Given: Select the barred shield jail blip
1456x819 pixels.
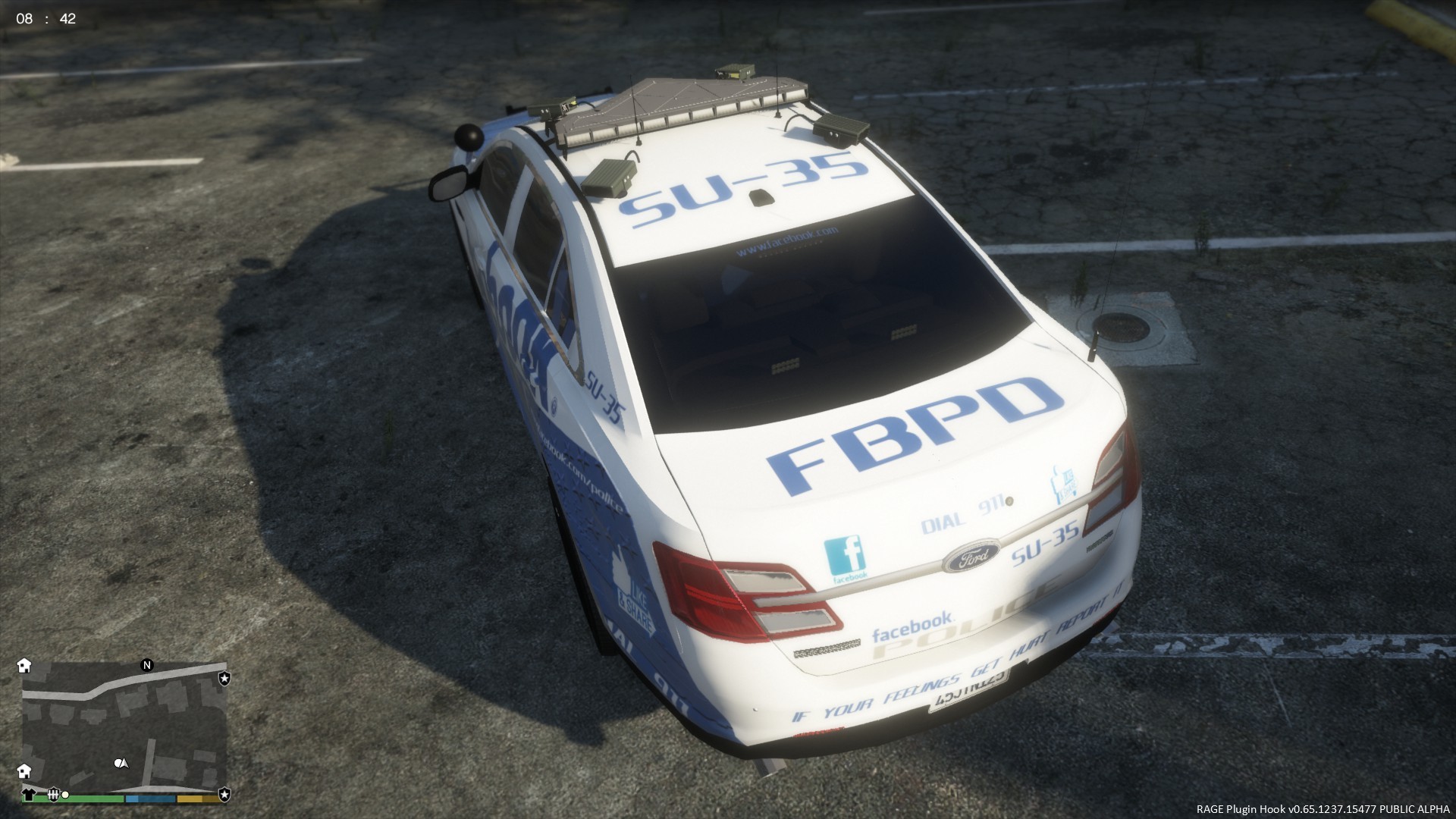Looking at the screenshot, I should tap(53, 795).
